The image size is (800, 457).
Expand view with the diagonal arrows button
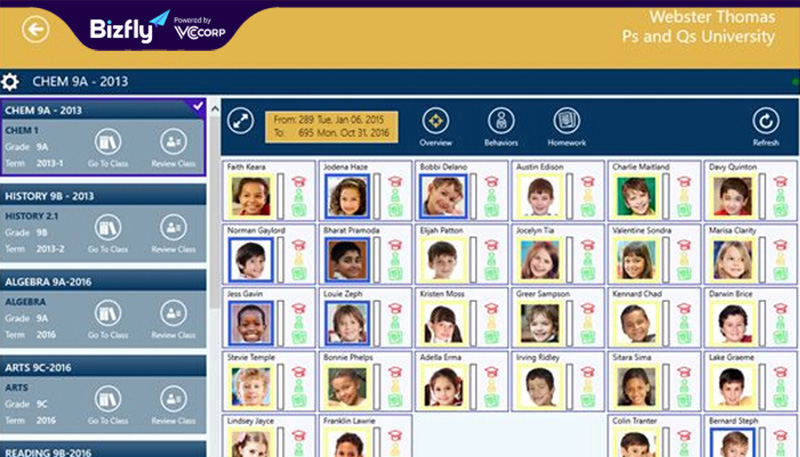tap(241, 122)
